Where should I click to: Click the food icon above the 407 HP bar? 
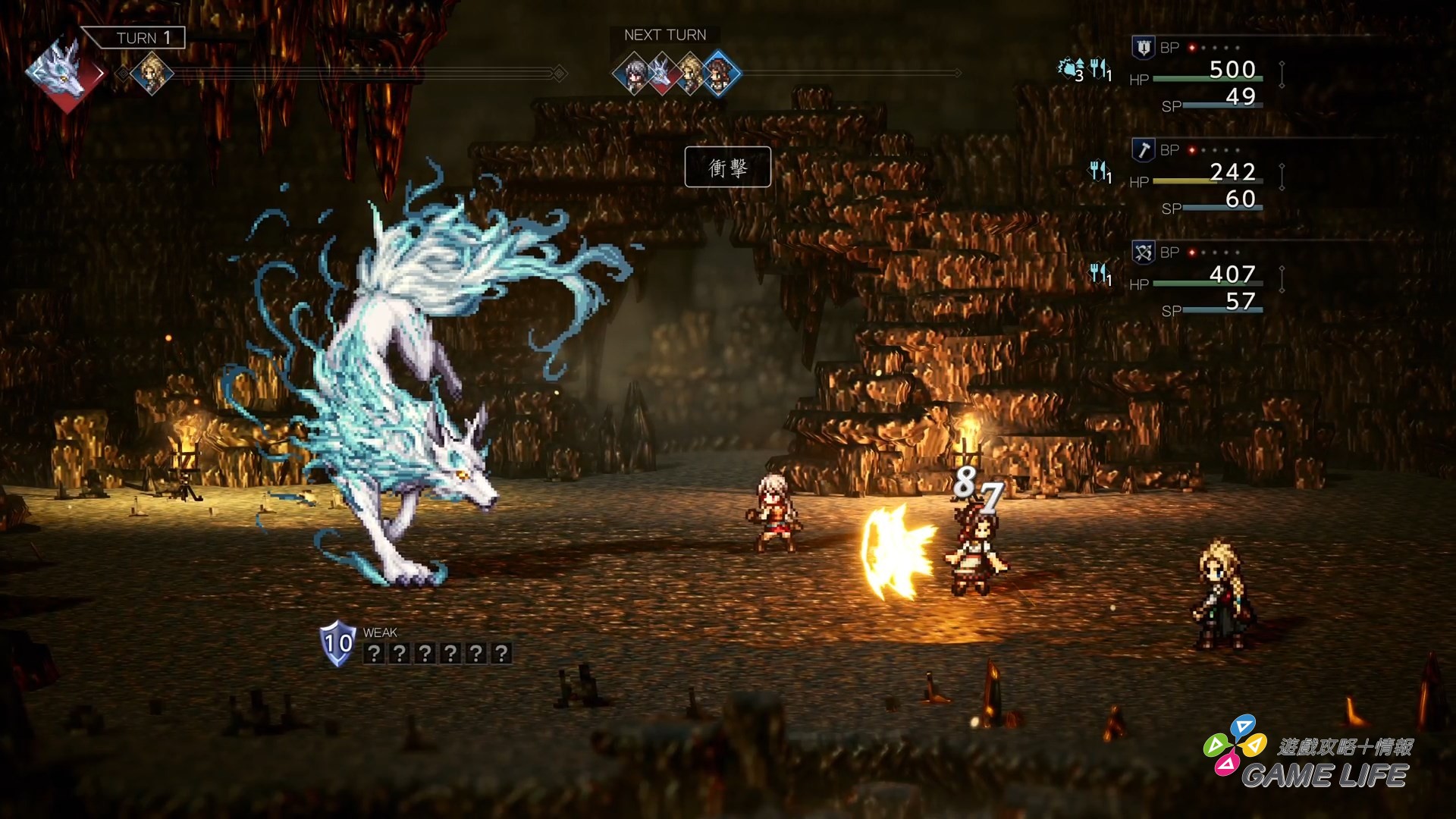(x=1099, y=274)
